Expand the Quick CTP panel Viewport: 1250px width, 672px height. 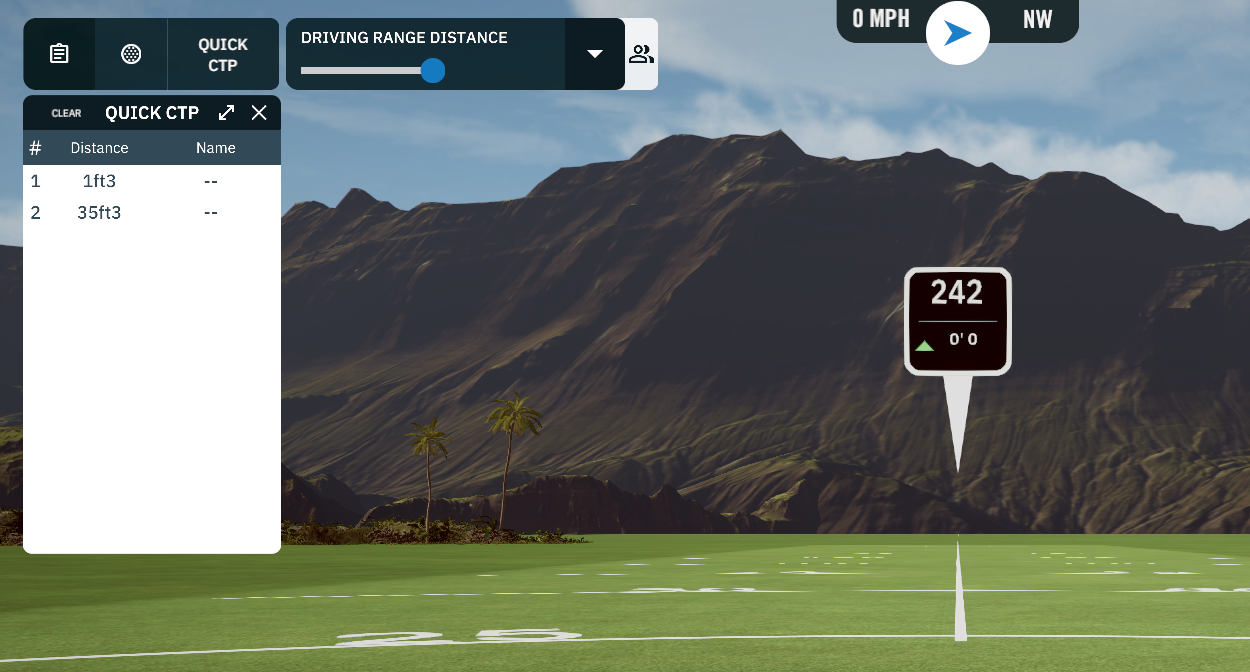coord(227,113)
